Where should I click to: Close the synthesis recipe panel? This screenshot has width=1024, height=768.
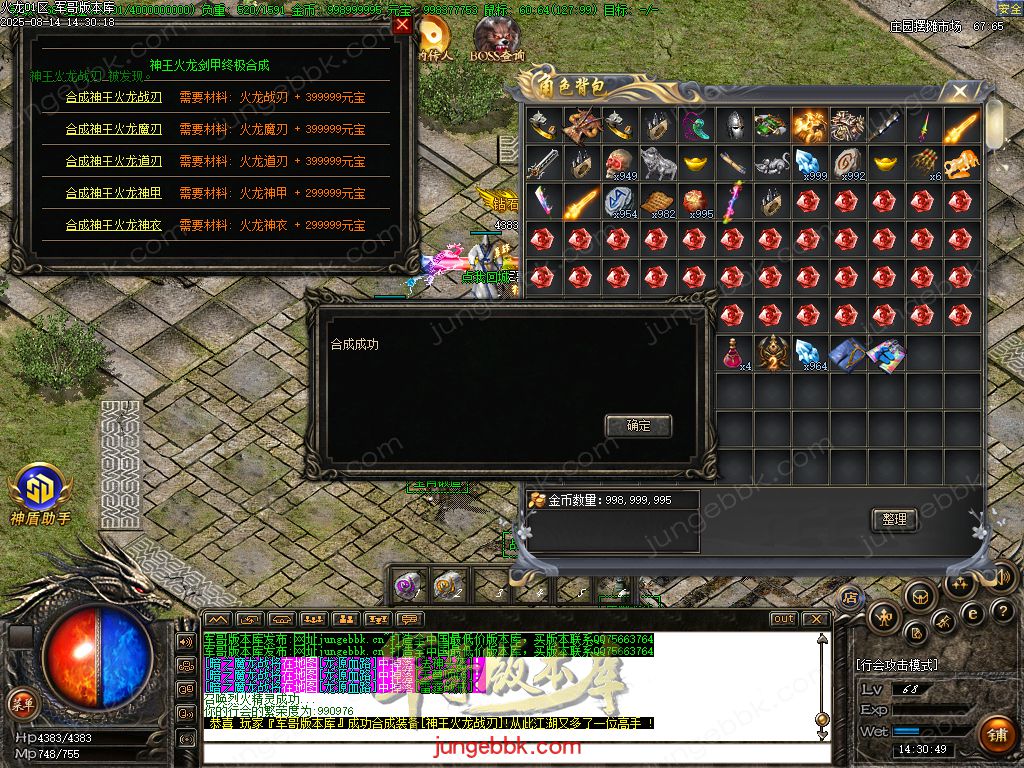click(402, 26)
